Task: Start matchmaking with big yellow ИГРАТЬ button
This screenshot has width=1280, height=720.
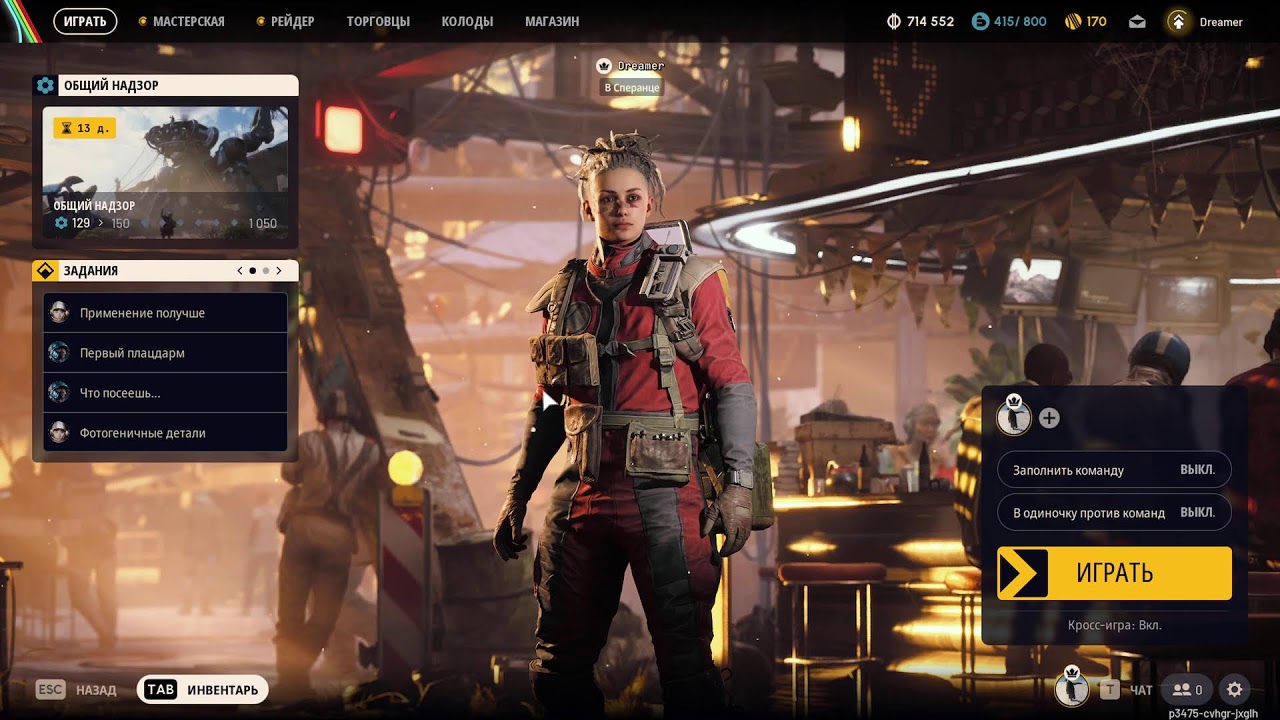Action: [x=1114, y=573]
